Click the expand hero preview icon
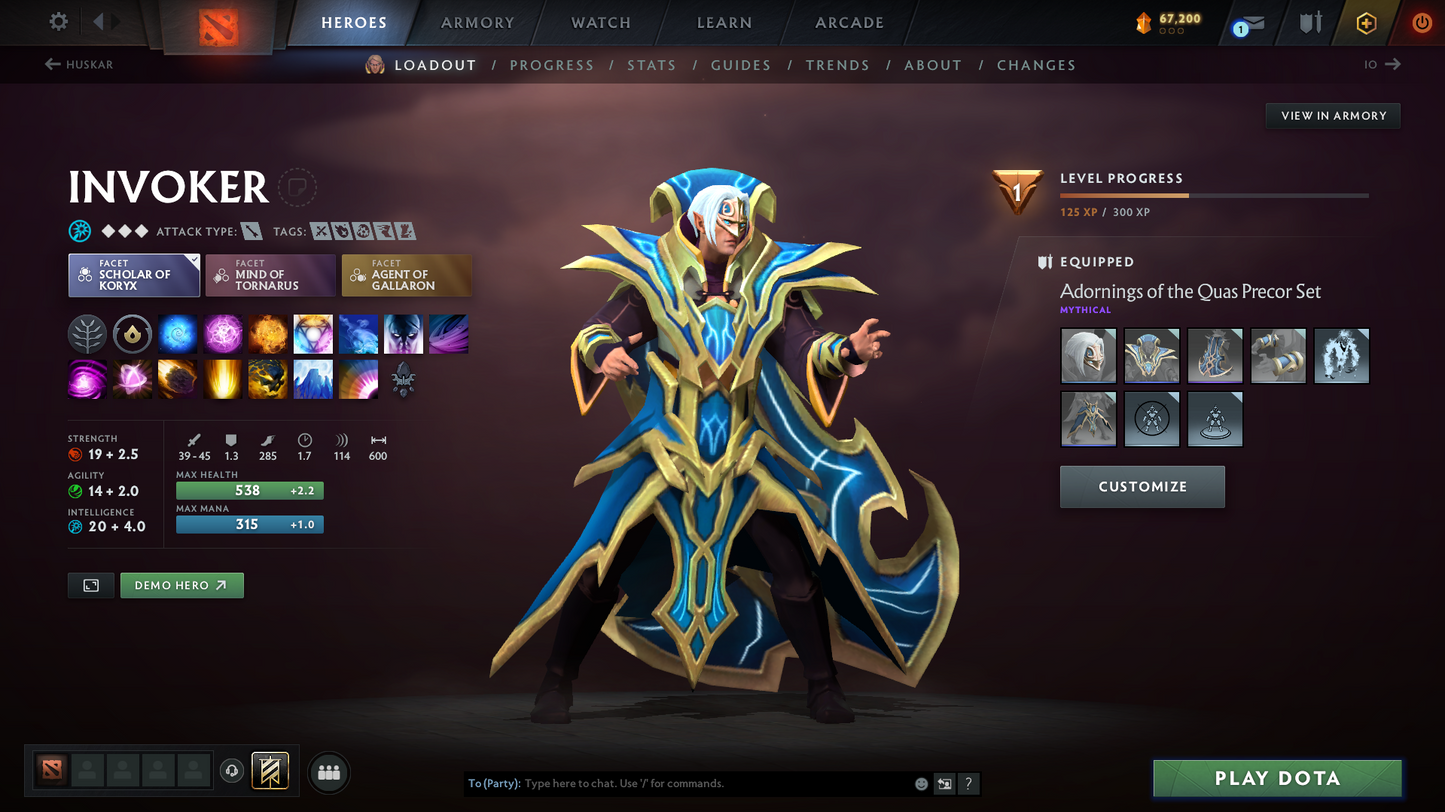The height and width of the screenshot is (812, 1445). 91,585
